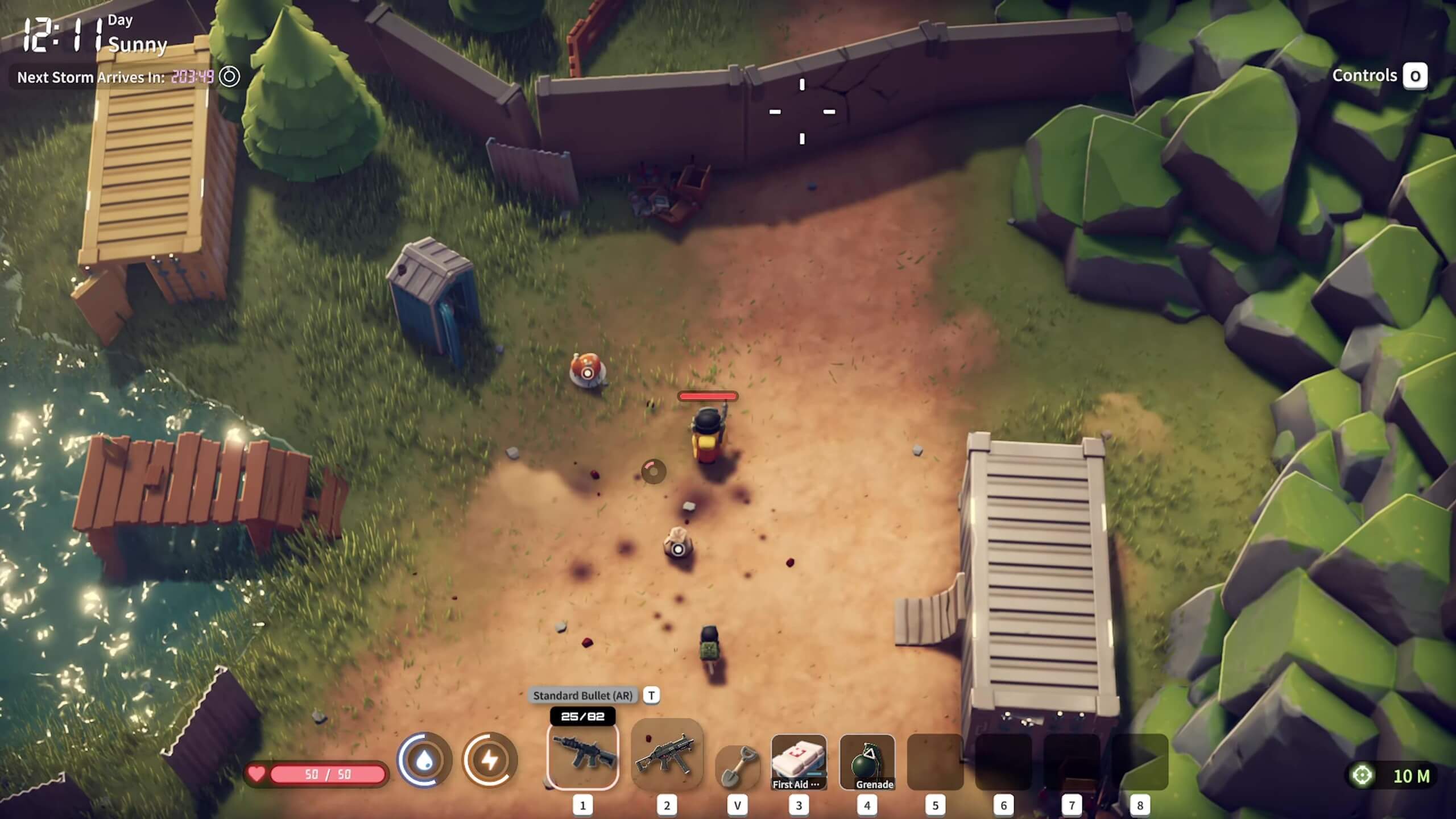Check the lightning bolt energy icon

pos(490,760)
